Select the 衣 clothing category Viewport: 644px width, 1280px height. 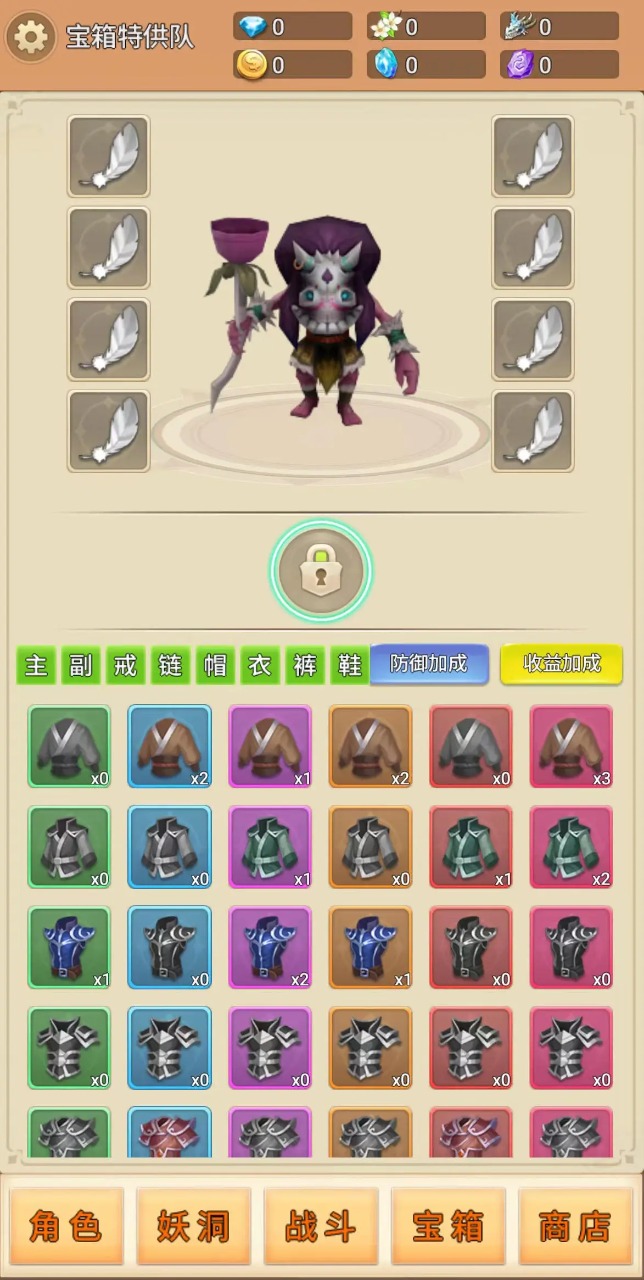[x=260, y=665]
